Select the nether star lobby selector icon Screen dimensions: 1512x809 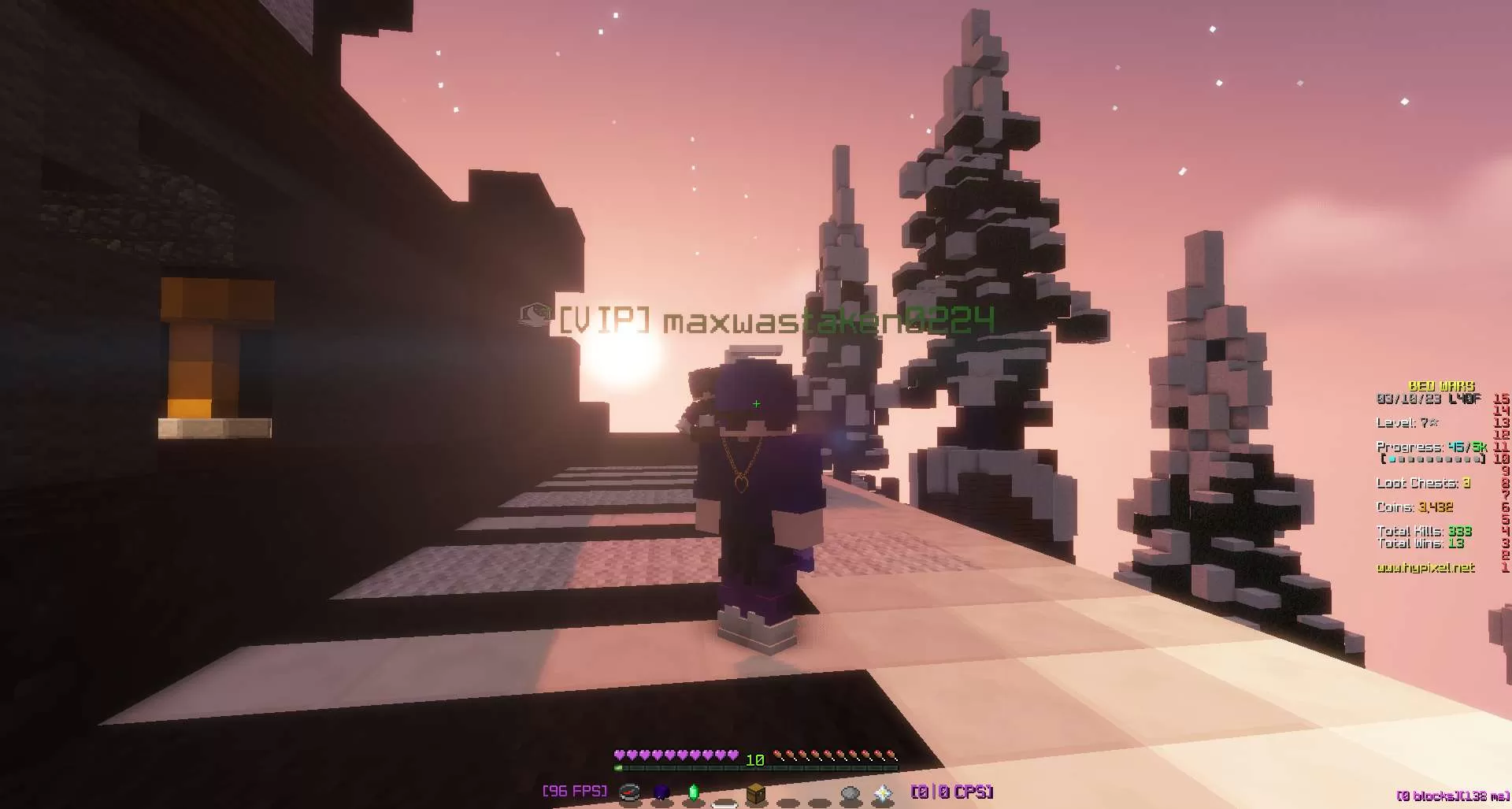(x=882, y=792)
